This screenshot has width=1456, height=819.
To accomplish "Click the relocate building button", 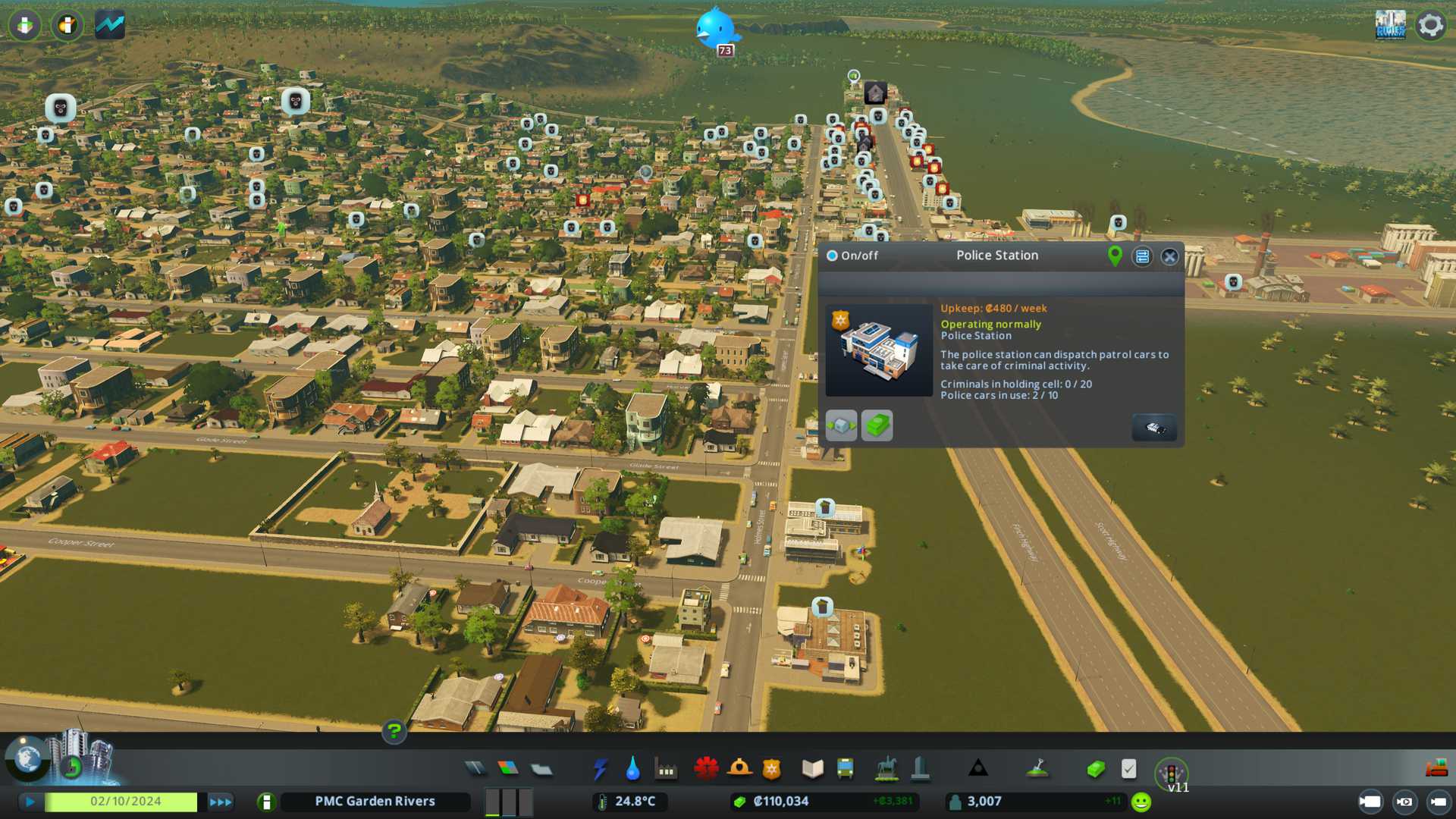I will [841, 425].
